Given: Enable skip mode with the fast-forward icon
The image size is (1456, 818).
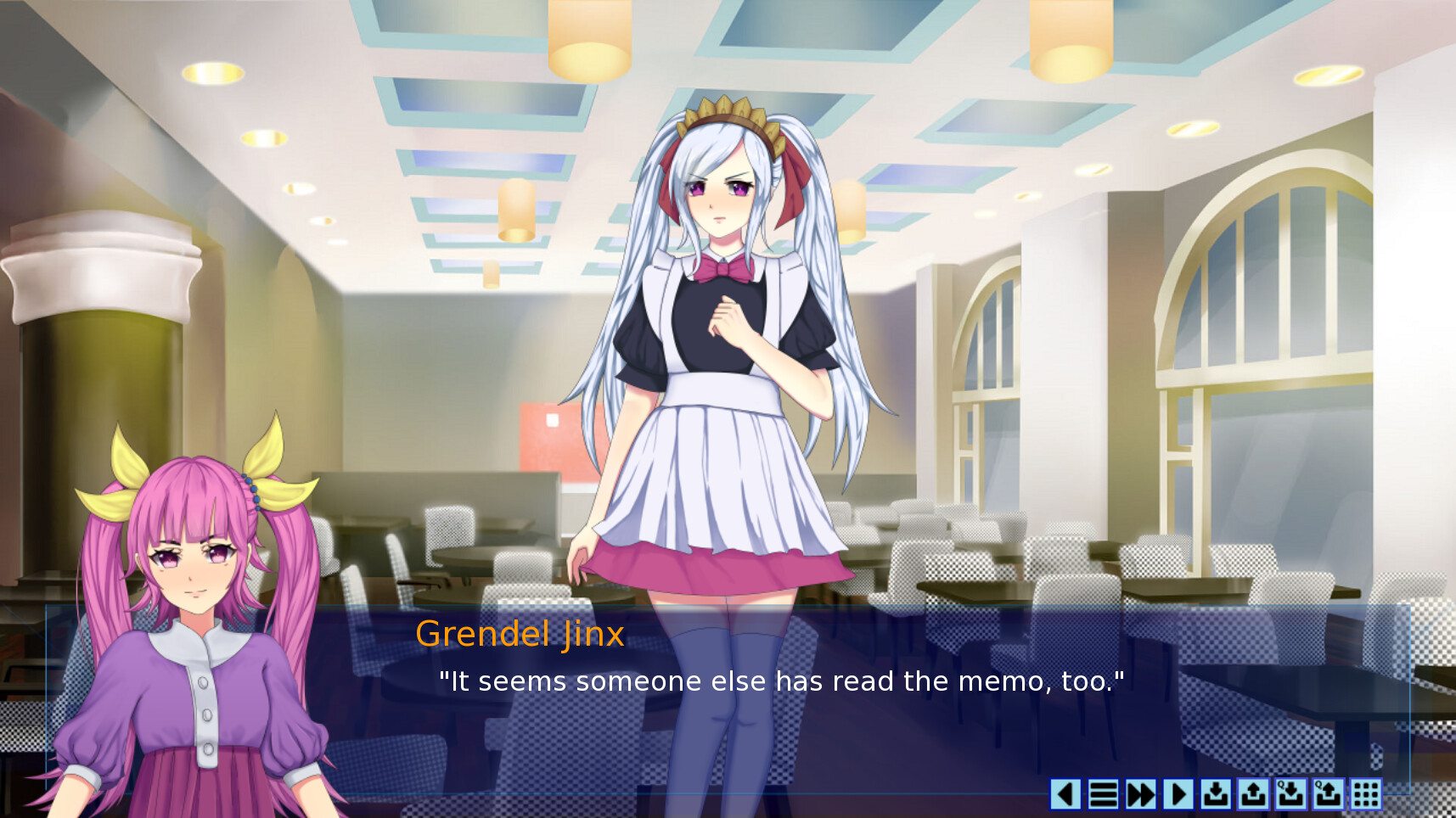Looking at the screenshot, I should (x=1141, y=796).
